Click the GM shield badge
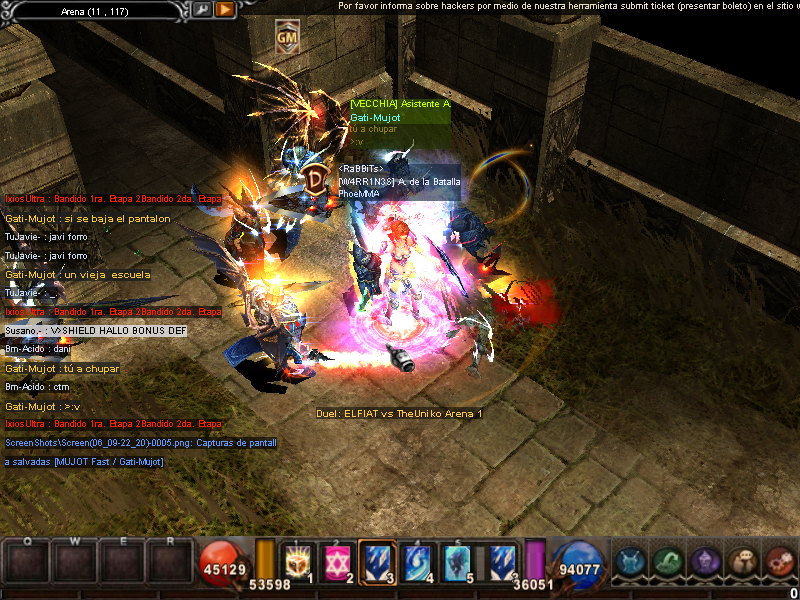The width and height of the screenshot is (800, 600). [287, 38]
